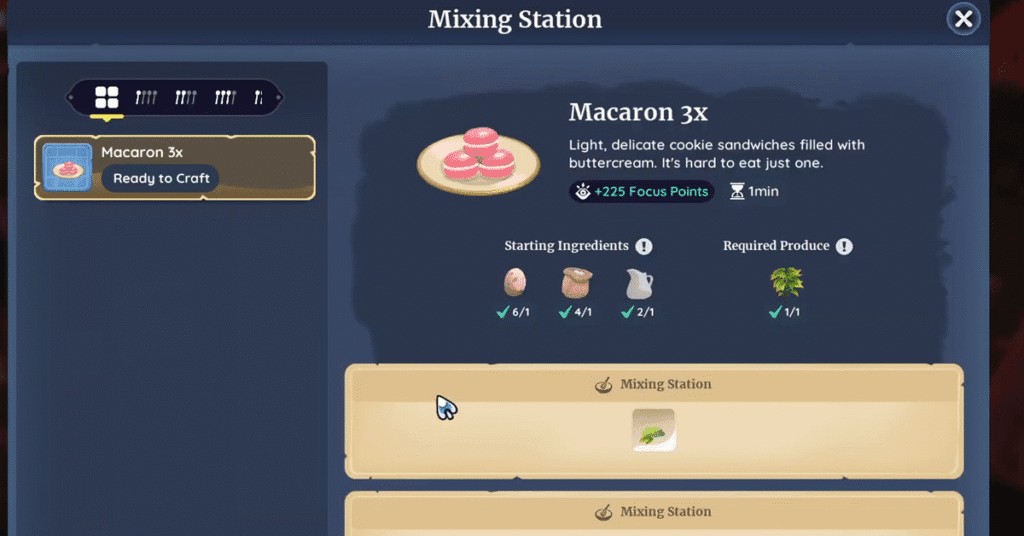Click the egg ingredient icon

[515, 284]
